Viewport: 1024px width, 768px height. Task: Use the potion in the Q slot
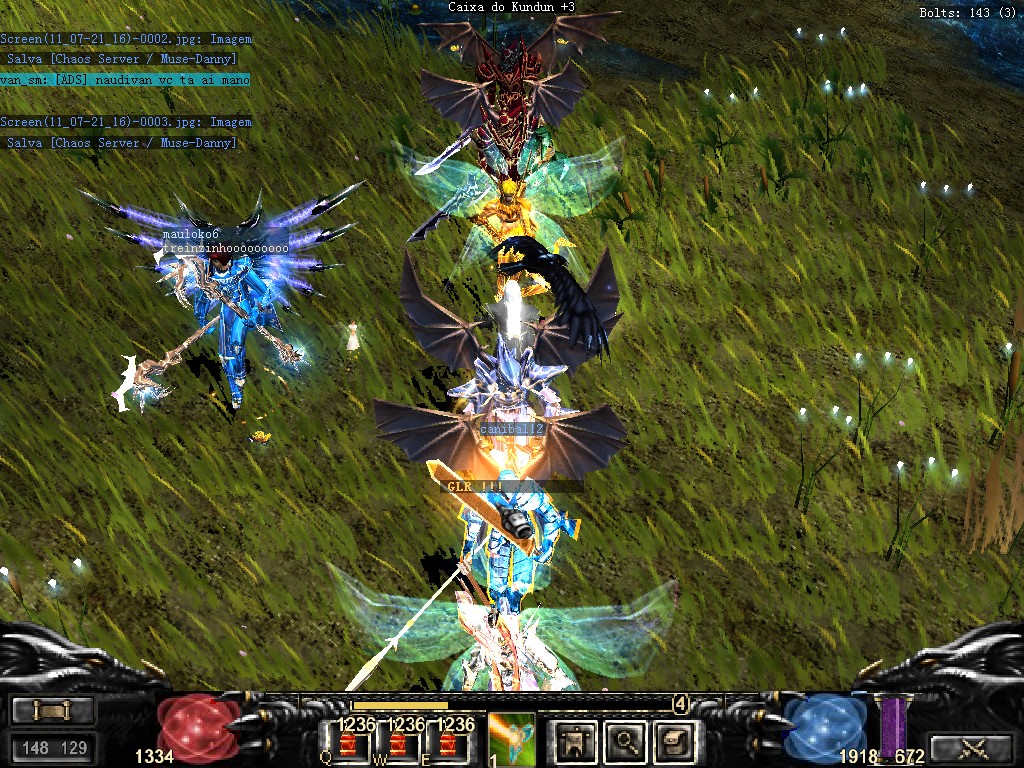pyautogui.click(x=350, y=744)
